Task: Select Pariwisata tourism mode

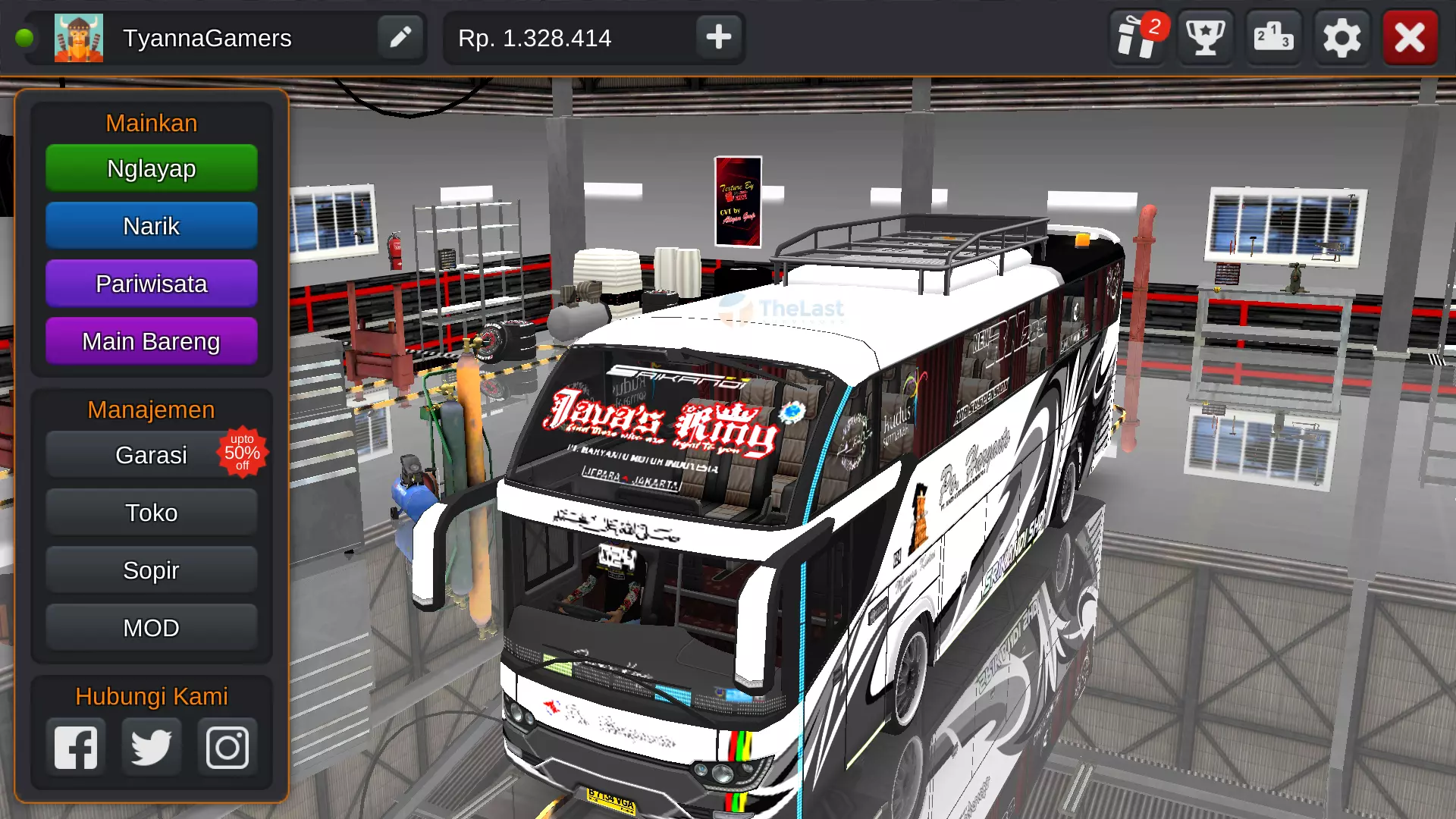Action: [x=151, y=283]
